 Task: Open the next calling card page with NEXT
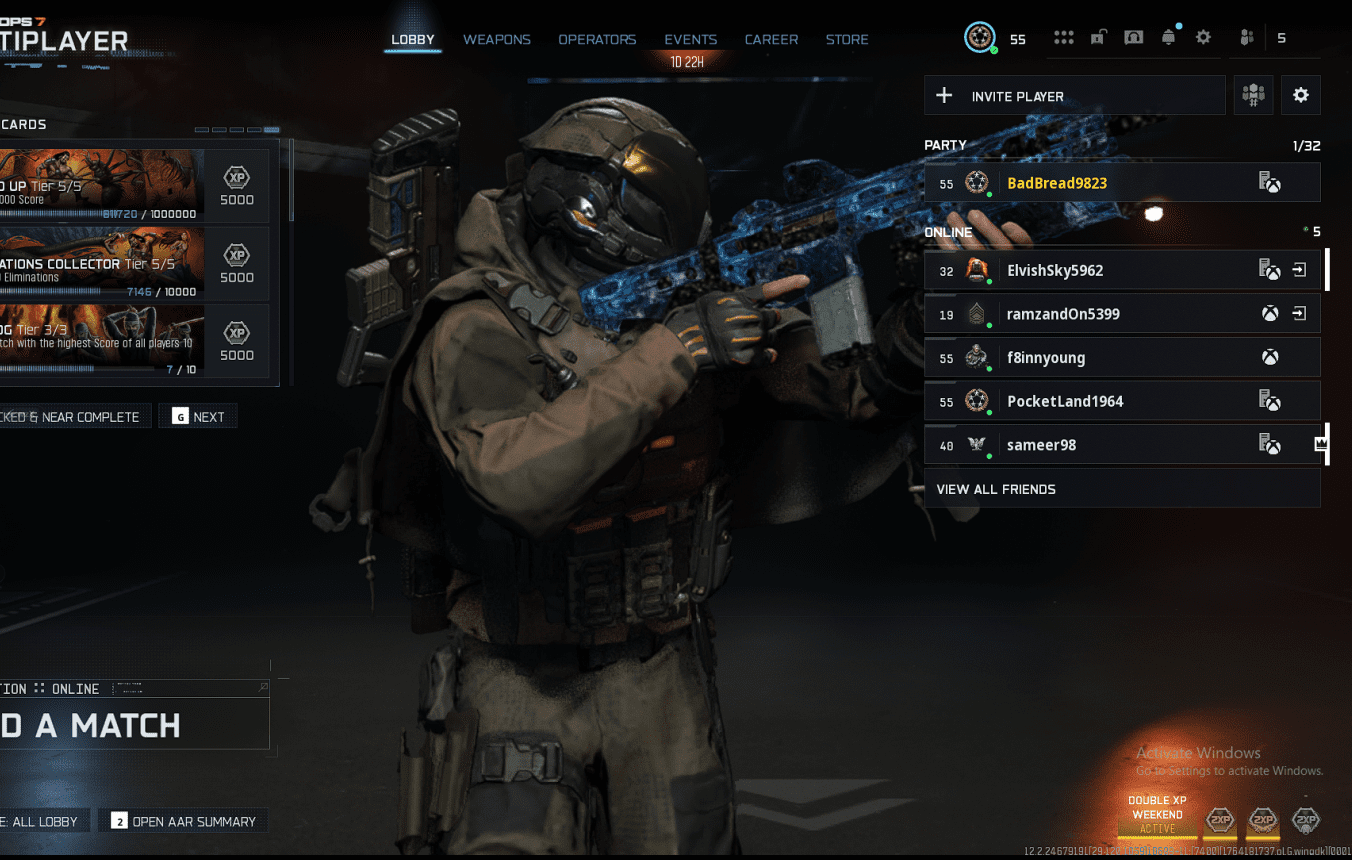pos(197,416)
